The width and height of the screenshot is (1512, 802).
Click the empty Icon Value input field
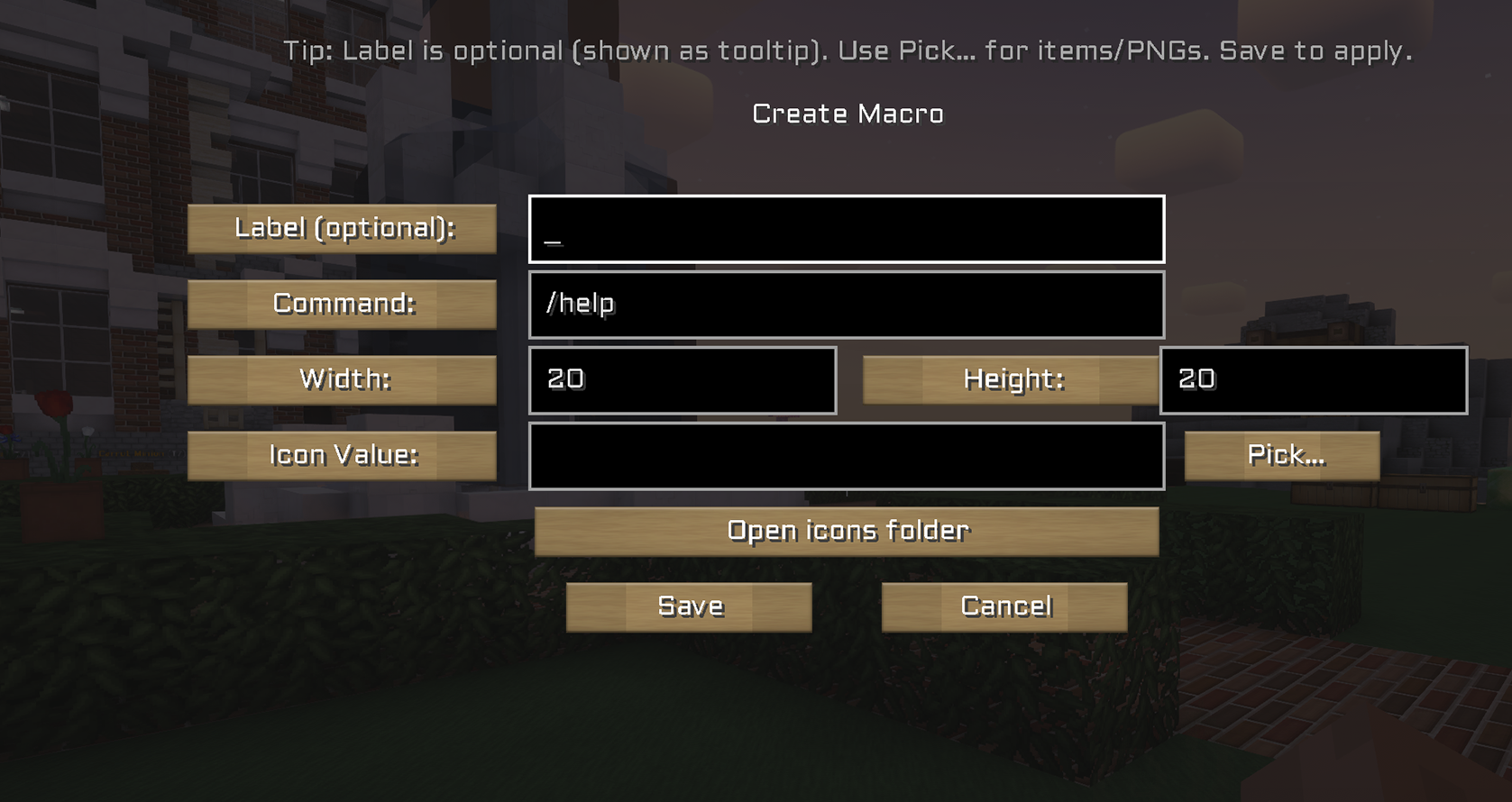[x=846, y=456]
